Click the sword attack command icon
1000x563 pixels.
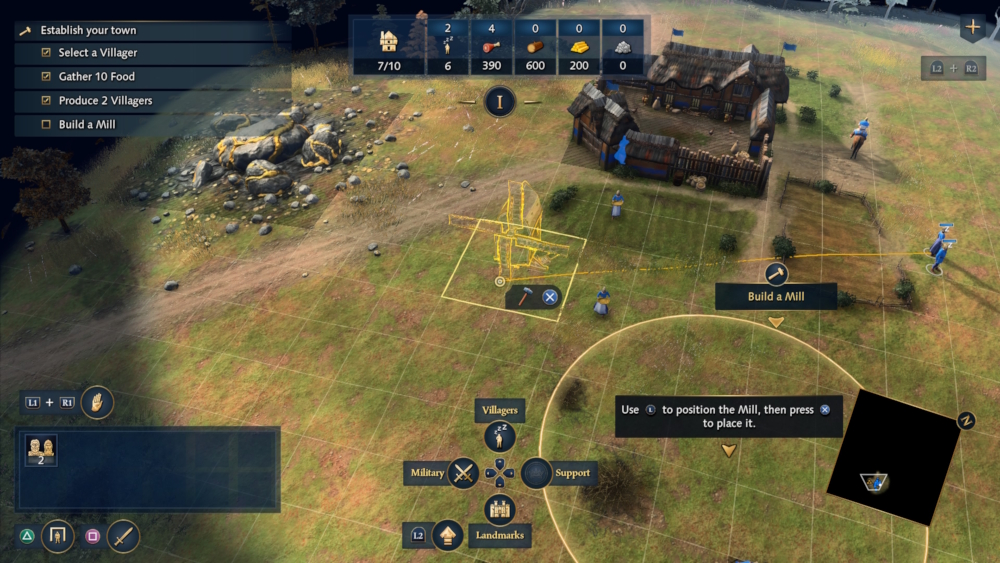(x=123, y=536)
